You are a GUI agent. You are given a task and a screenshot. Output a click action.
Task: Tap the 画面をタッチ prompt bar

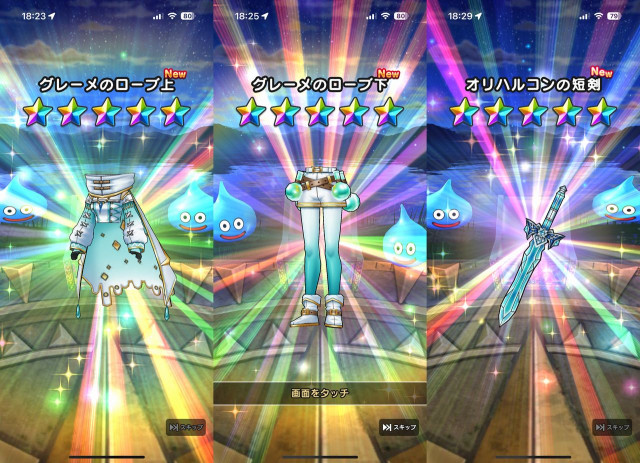(x=320, y=394)
